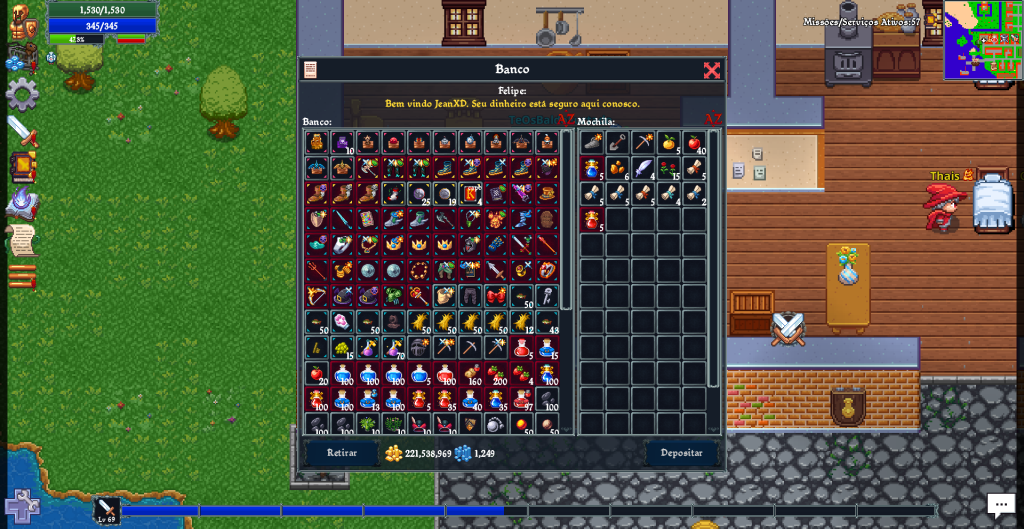Open the character equipment icon
1024x529 pixels.
tap(20, 22)
